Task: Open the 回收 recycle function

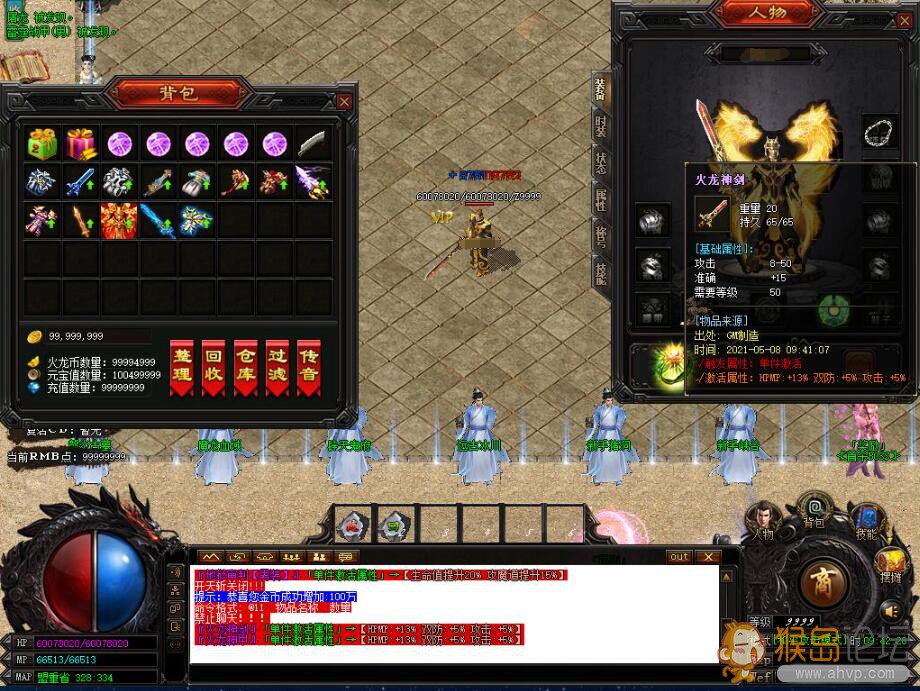Action: [213, 366]
